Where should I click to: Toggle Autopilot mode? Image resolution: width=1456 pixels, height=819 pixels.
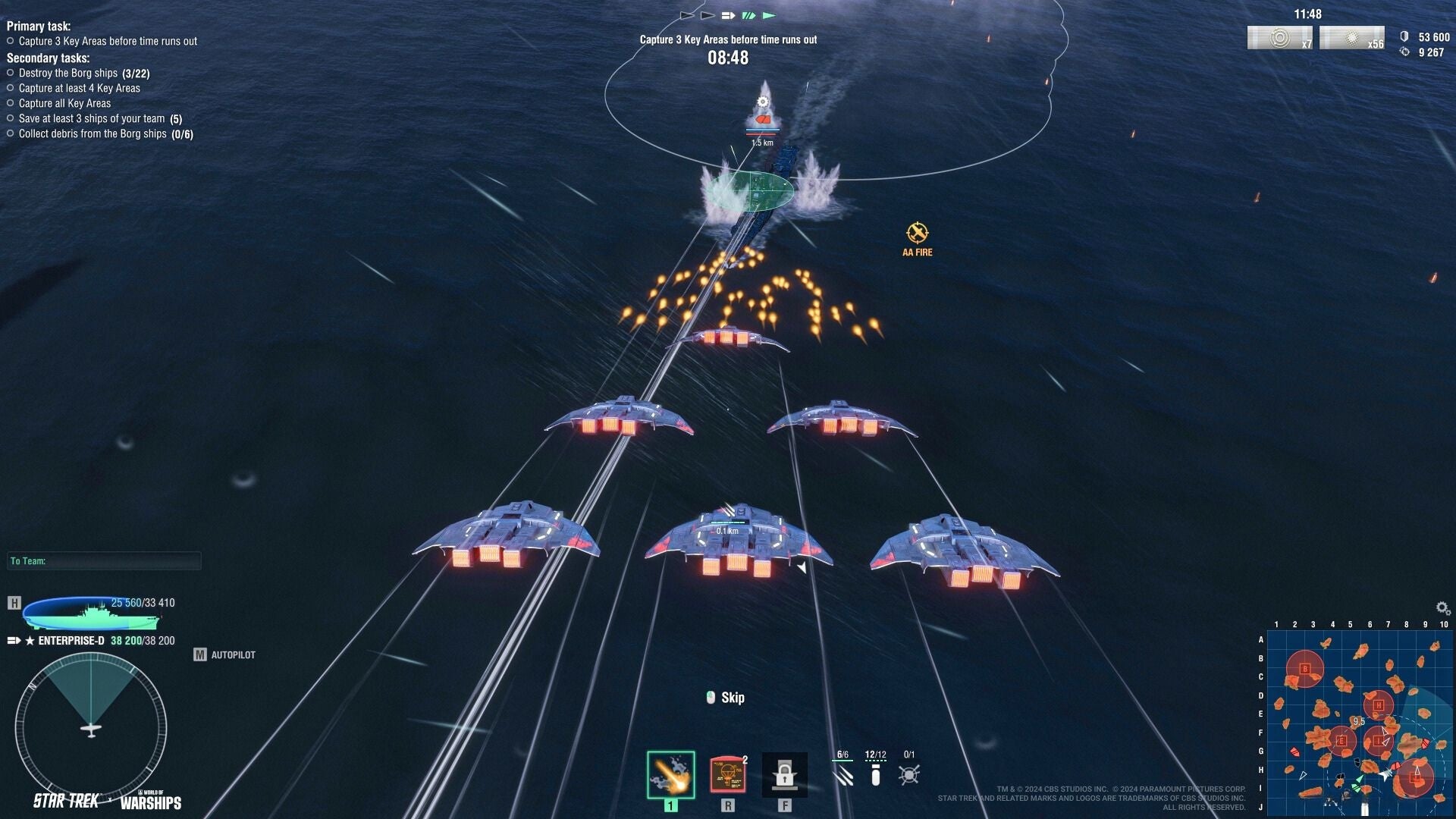(224, 654)
